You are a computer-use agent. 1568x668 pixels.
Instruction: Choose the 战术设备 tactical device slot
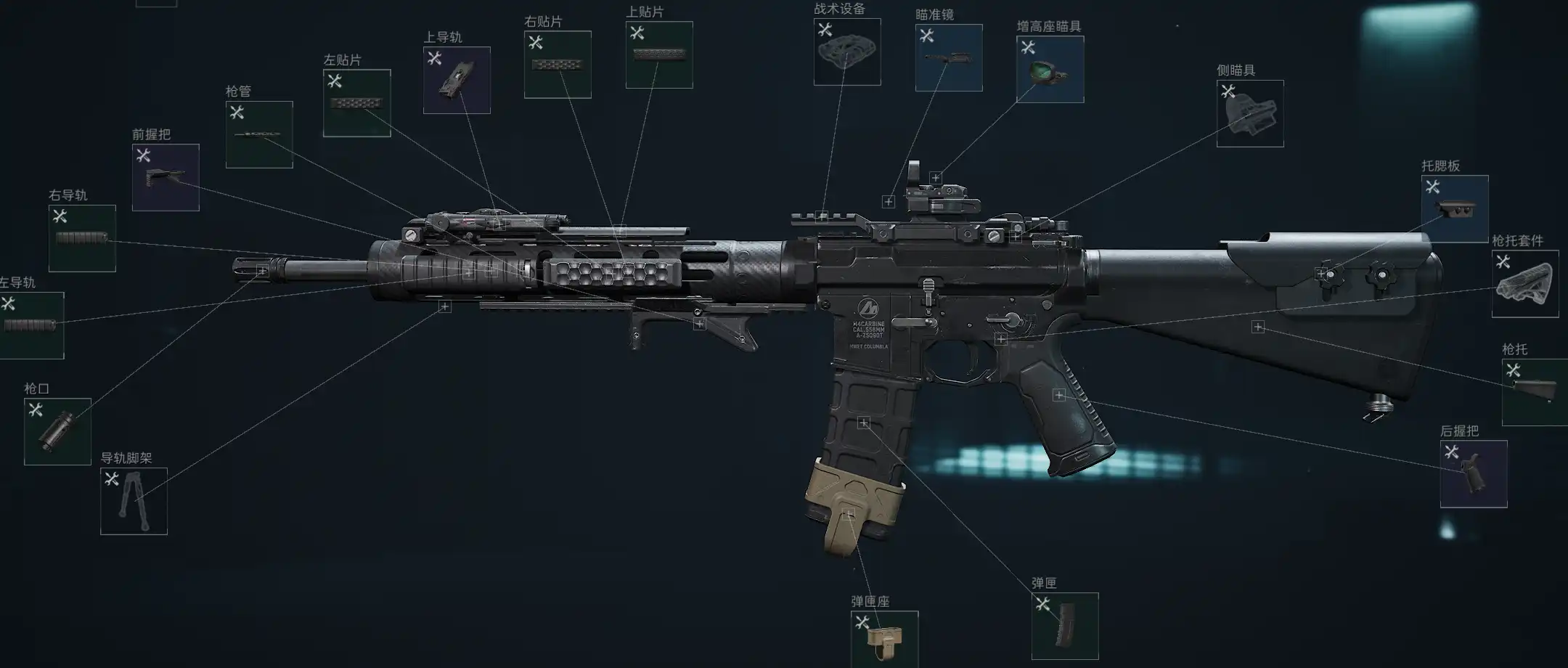[847, 52]
